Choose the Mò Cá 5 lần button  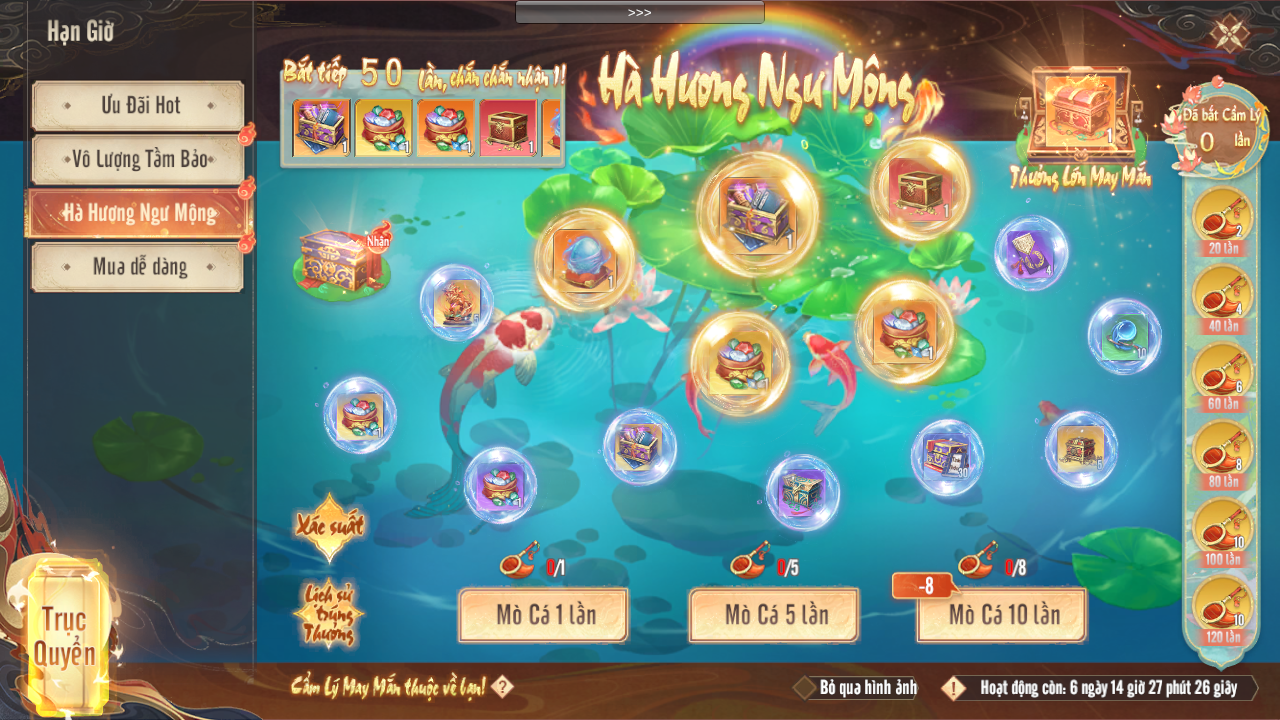(x=773, y=614)
